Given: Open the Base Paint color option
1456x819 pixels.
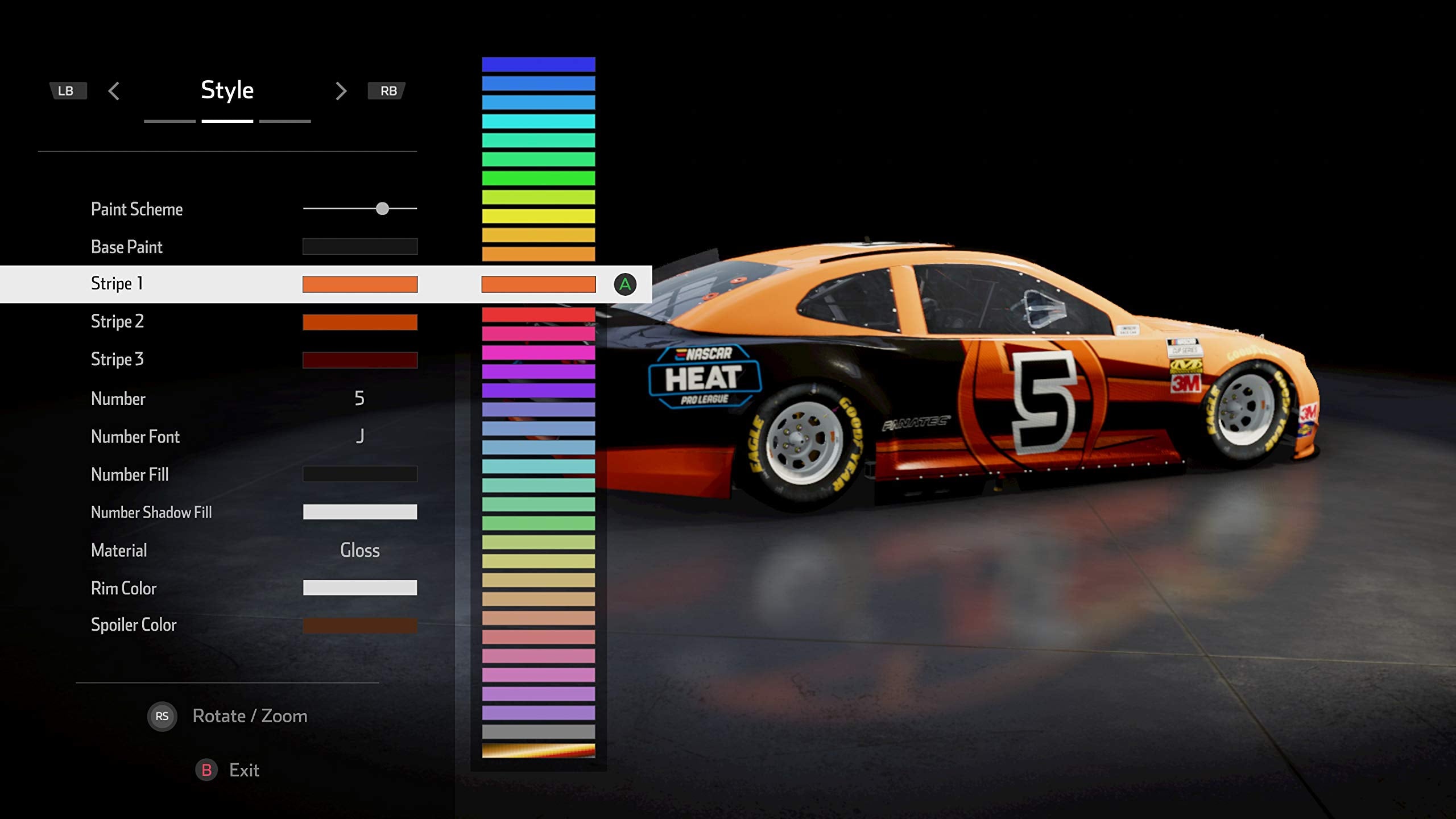Looking at the screenshot, I should (x=359, y=247).
